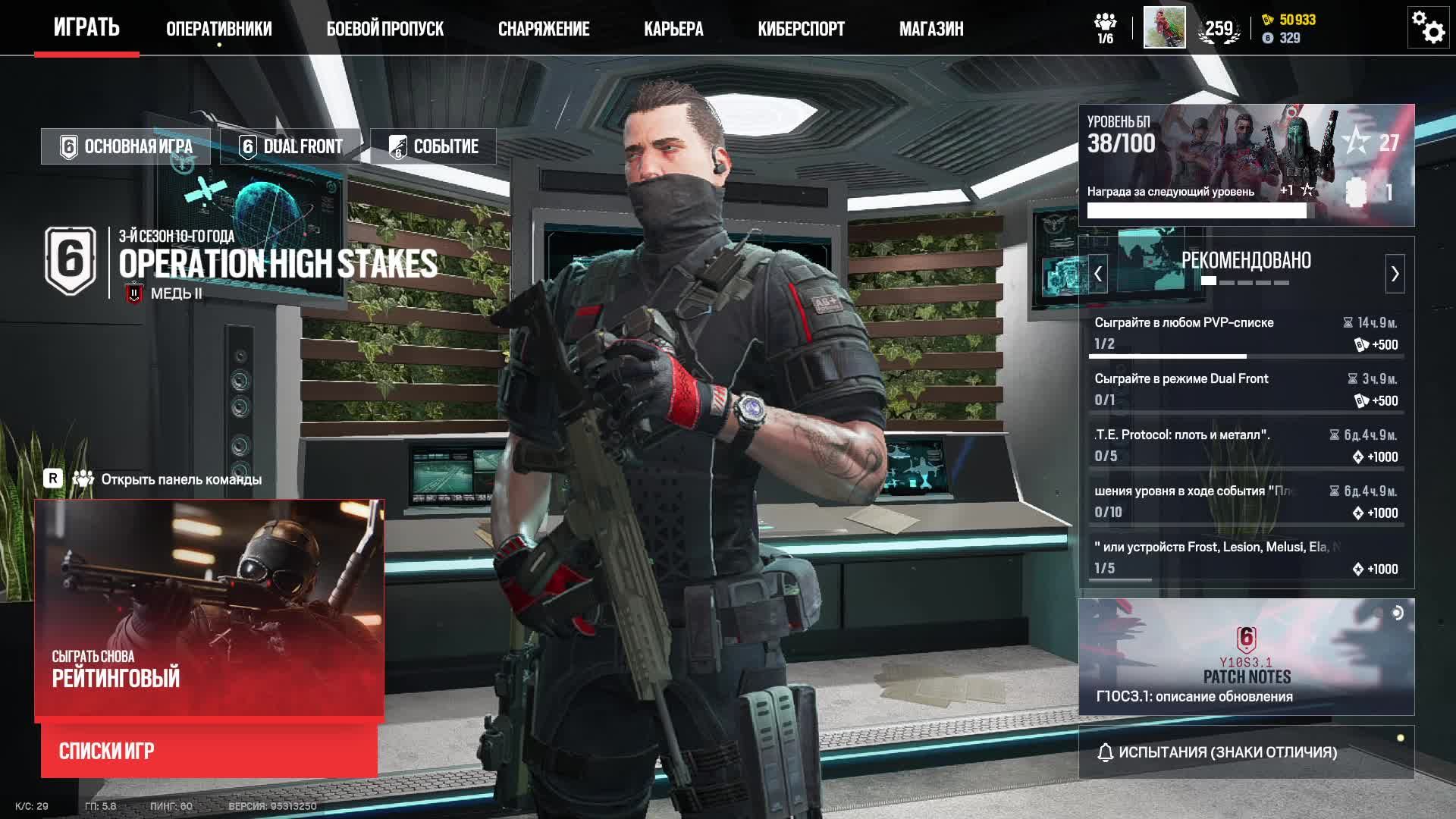Screen dimensions: 1456x819
Task: Select the ОСНОВНАЯ ИГРА mode button
Action: [126, 146]
